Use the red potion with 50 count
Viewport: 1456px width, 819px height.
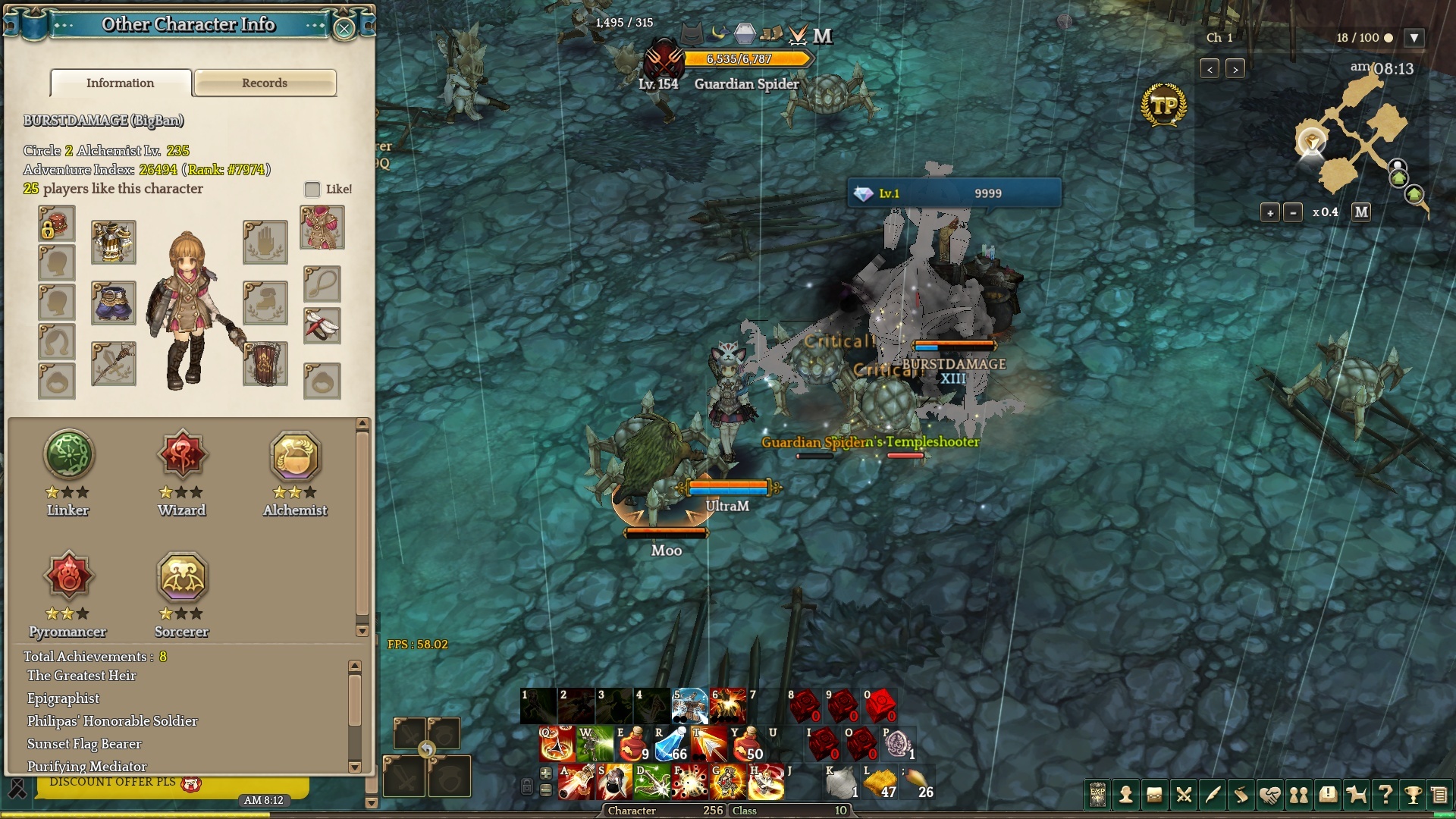click(747, 744)
